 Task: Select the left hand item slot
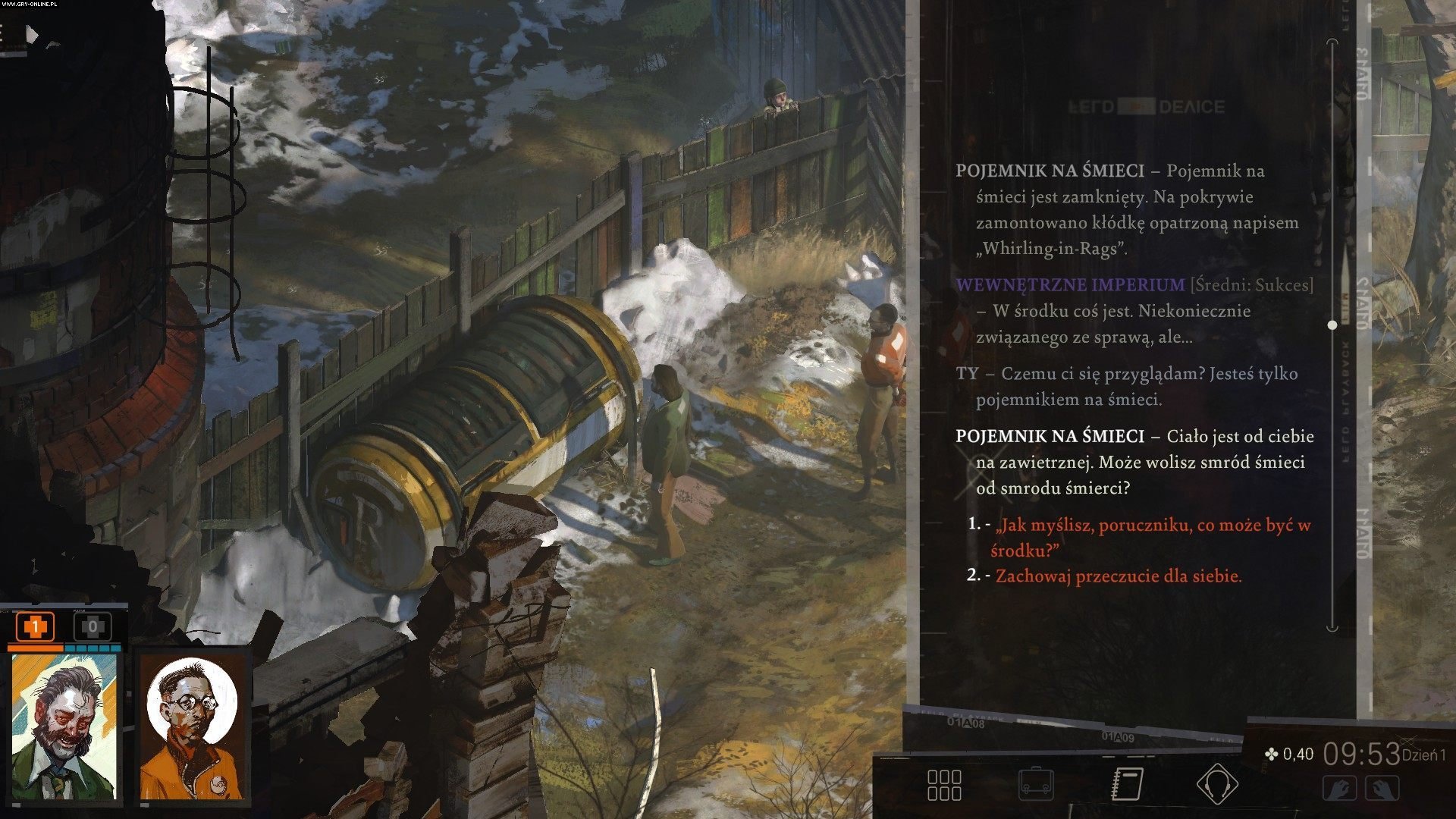(x=1339, y=789)
